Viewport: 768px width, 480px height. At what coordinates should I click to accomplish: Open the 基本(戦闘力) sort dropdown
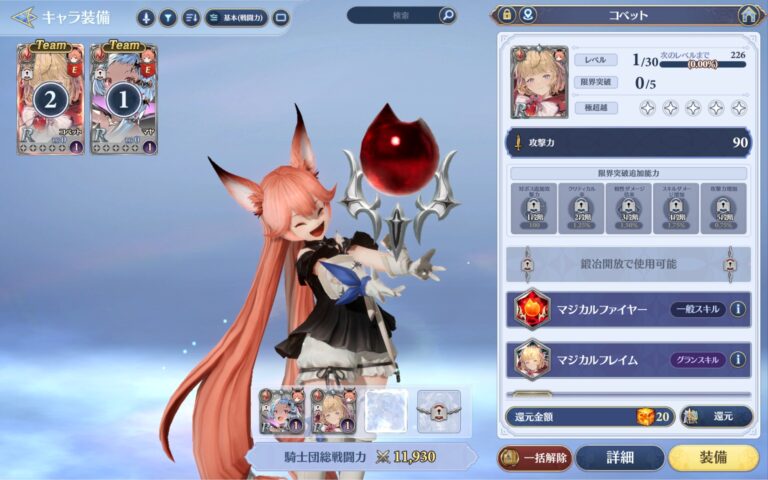pyautogui.click(x=236, y=17)
